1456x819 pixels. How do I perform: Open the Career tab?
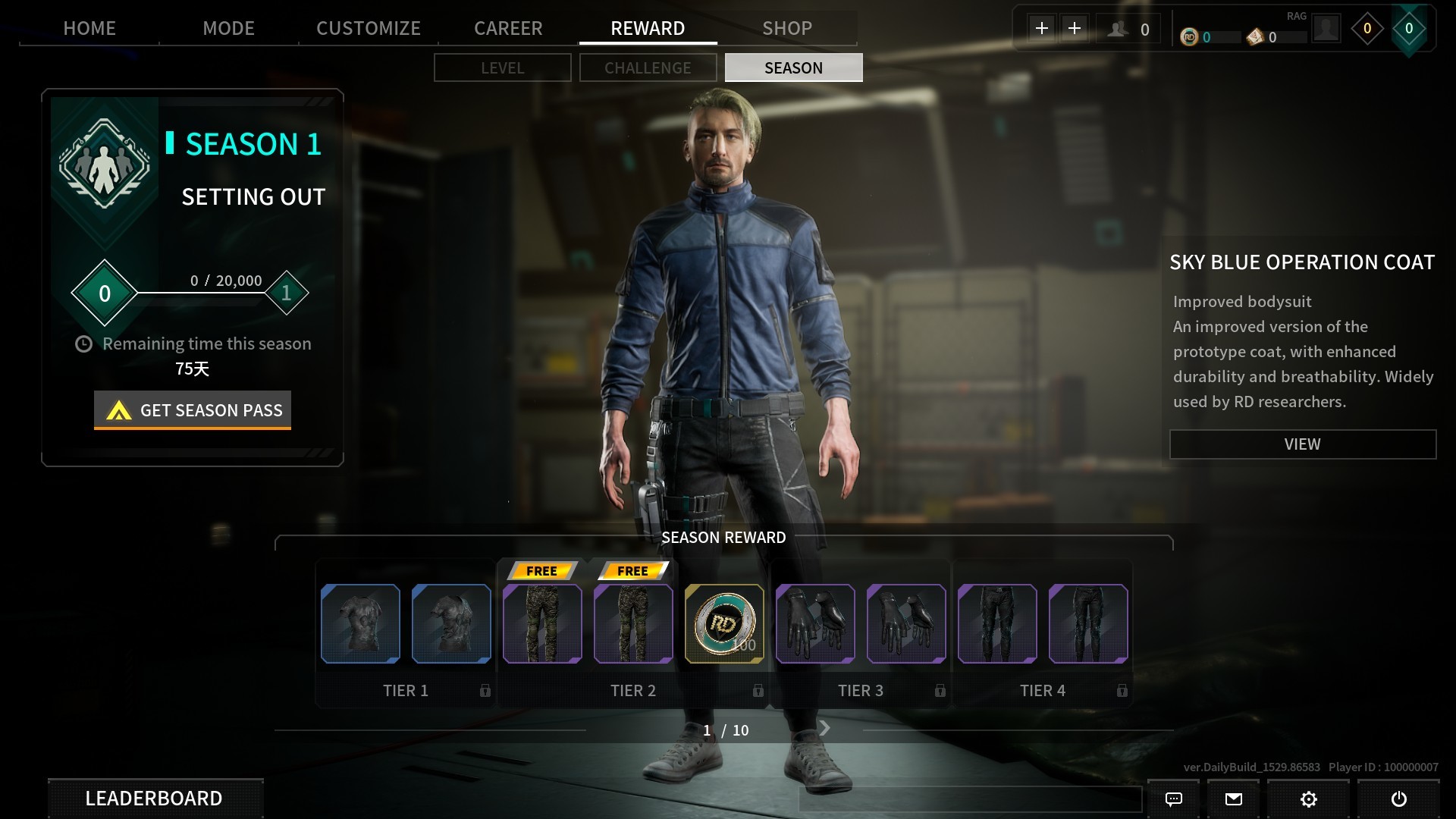(508, 28)
